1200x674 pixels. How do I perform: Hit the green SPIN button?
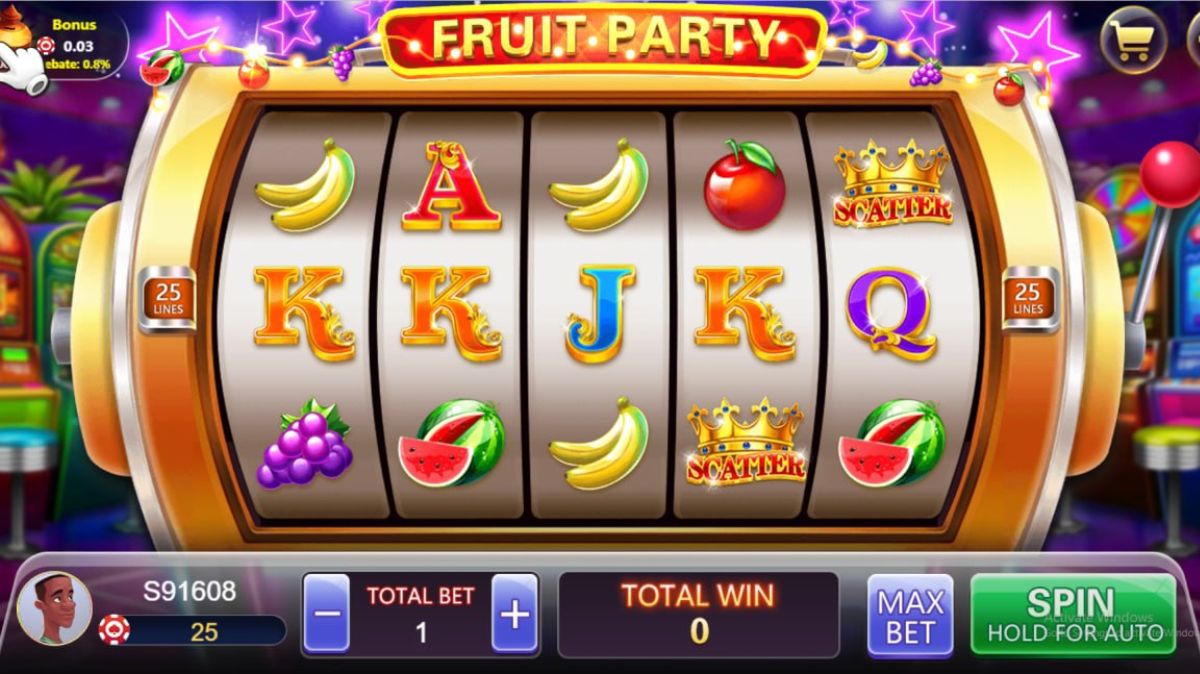(1072, 614)
